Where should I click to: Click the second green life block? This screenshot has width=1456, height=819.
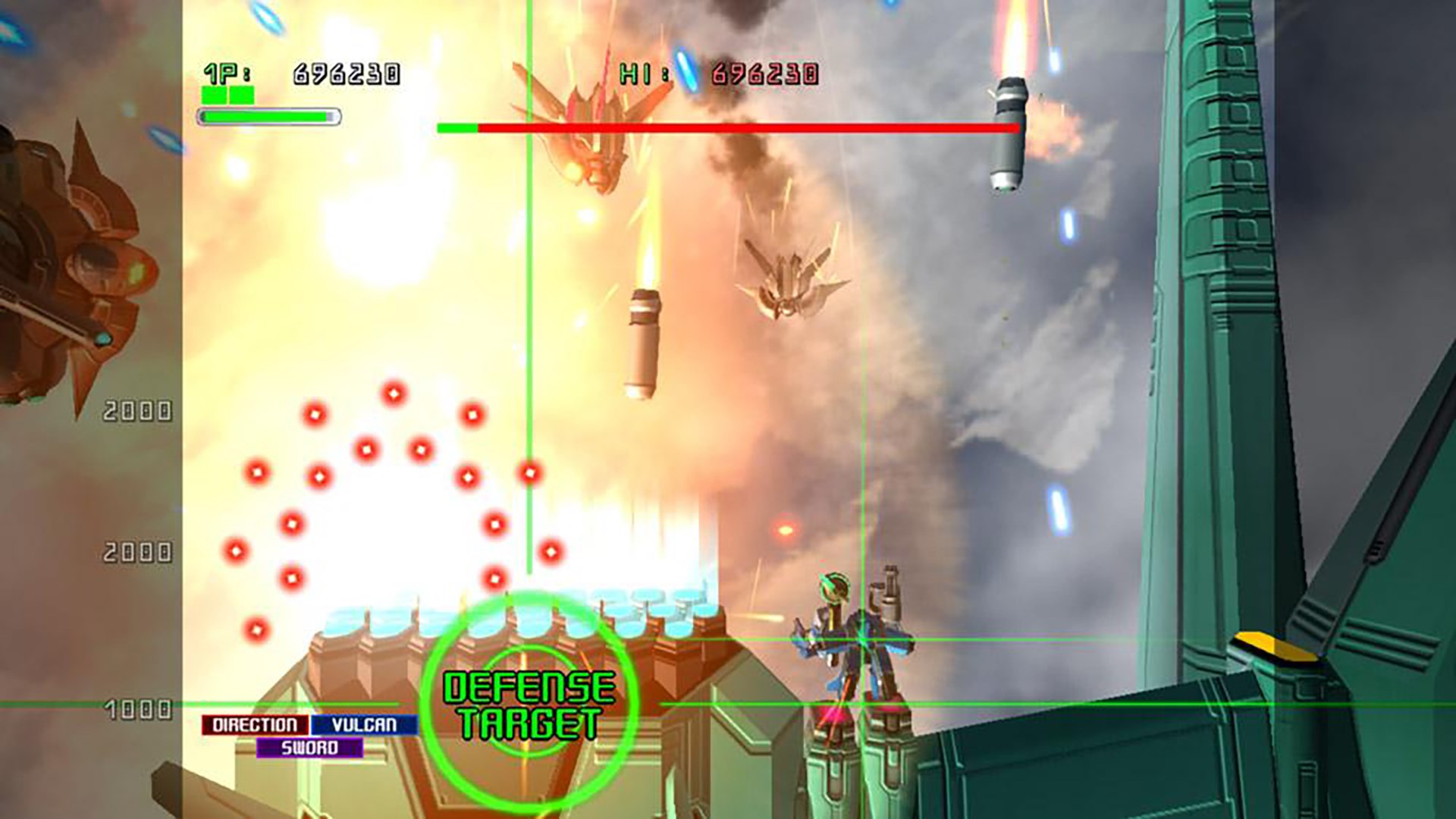pos(243,96)
